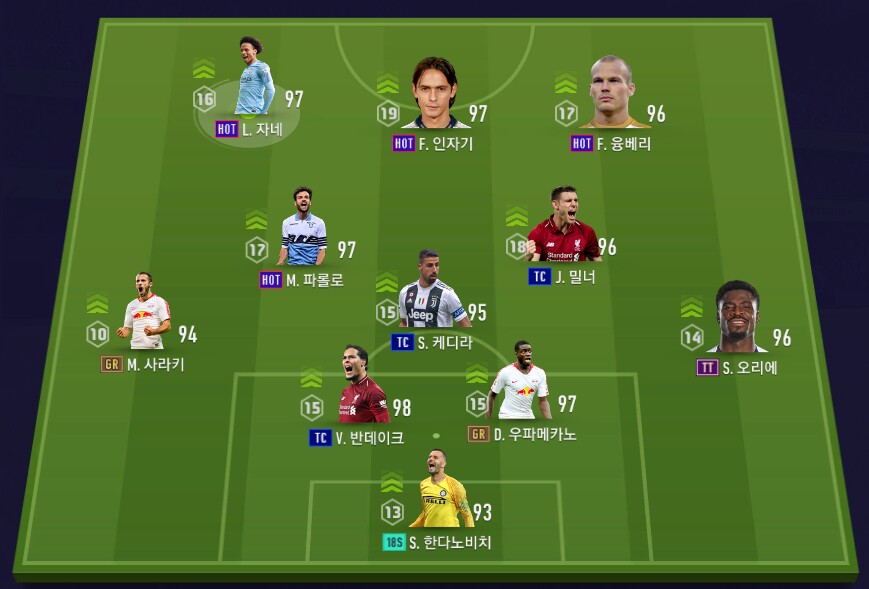The image size is (869, 589).
Task: Pick defender V. 반데이크
Action: [x=361, y=388]
